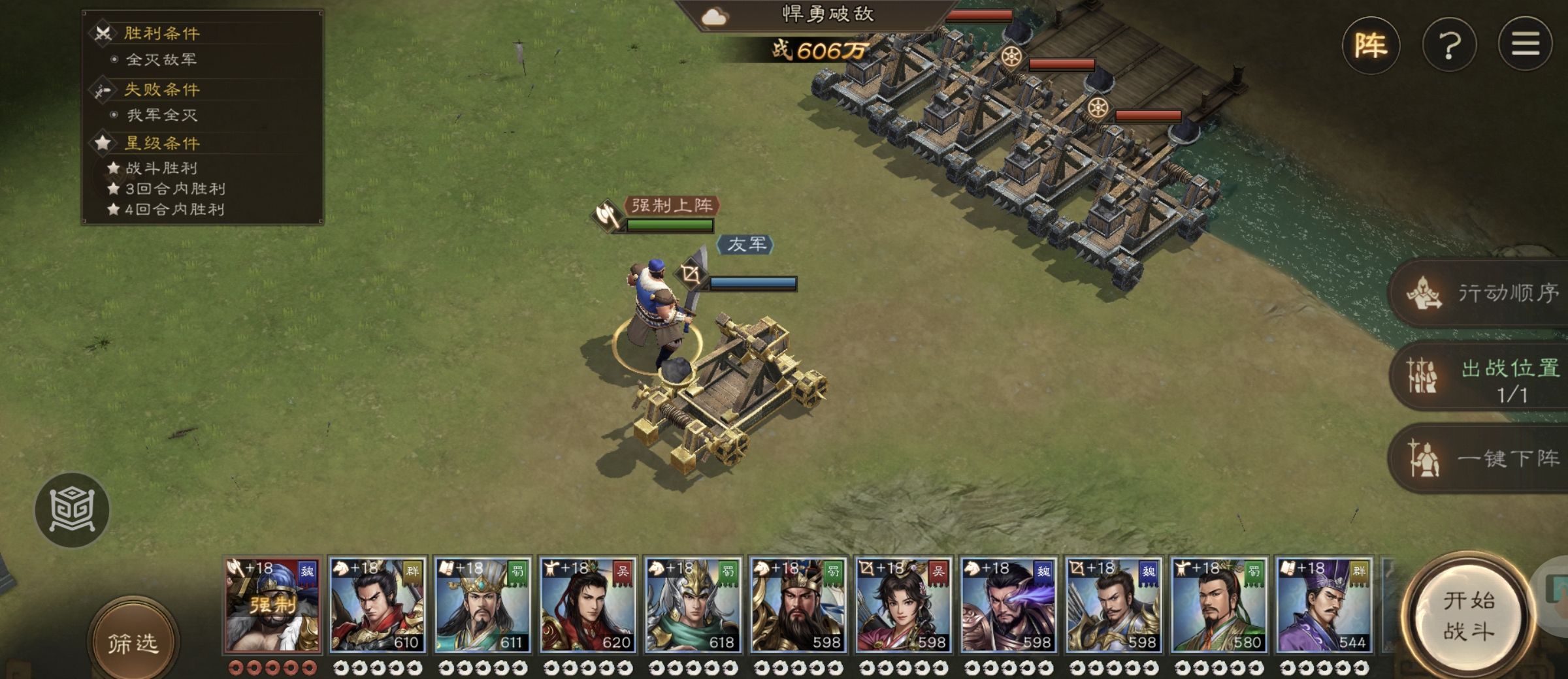Show help with the question mark button
The width and height of the screenshot is (1568, 679).
point(1449,45)
